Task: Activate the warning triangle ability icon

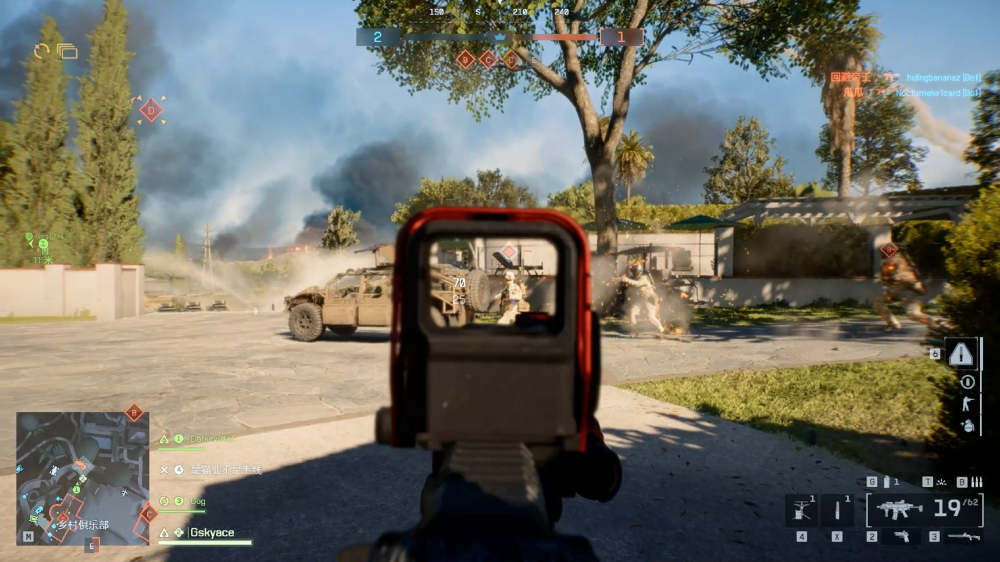Action: pos(961,353)
